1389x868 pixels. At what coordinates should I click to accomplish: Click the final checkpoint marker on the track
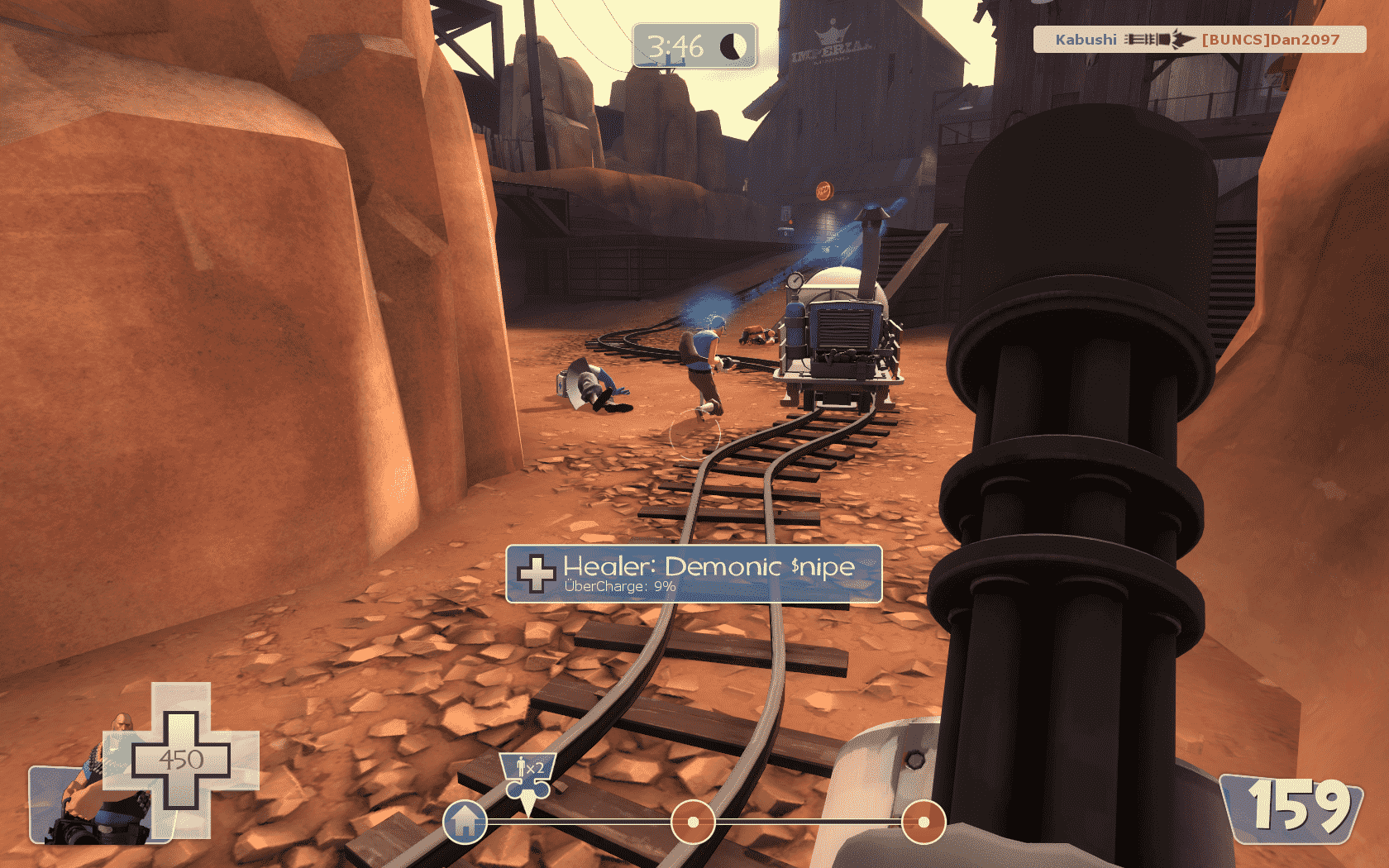point(923,822)
